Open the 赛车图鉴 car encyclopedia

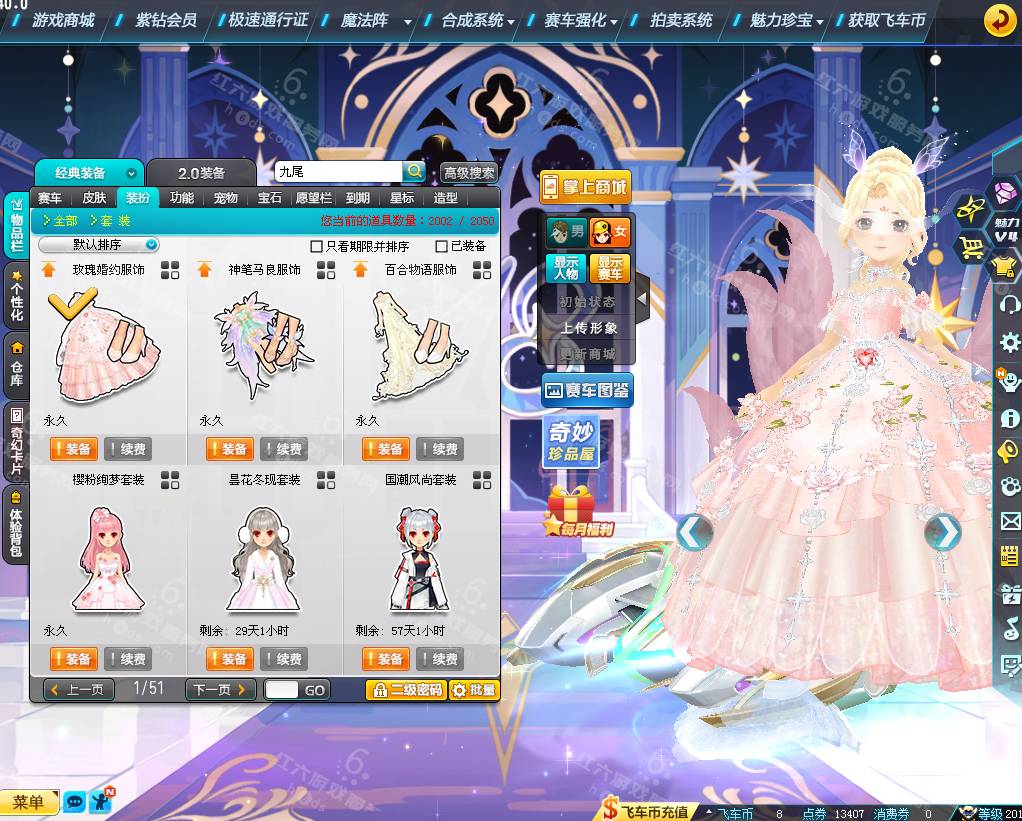[587, 391]
